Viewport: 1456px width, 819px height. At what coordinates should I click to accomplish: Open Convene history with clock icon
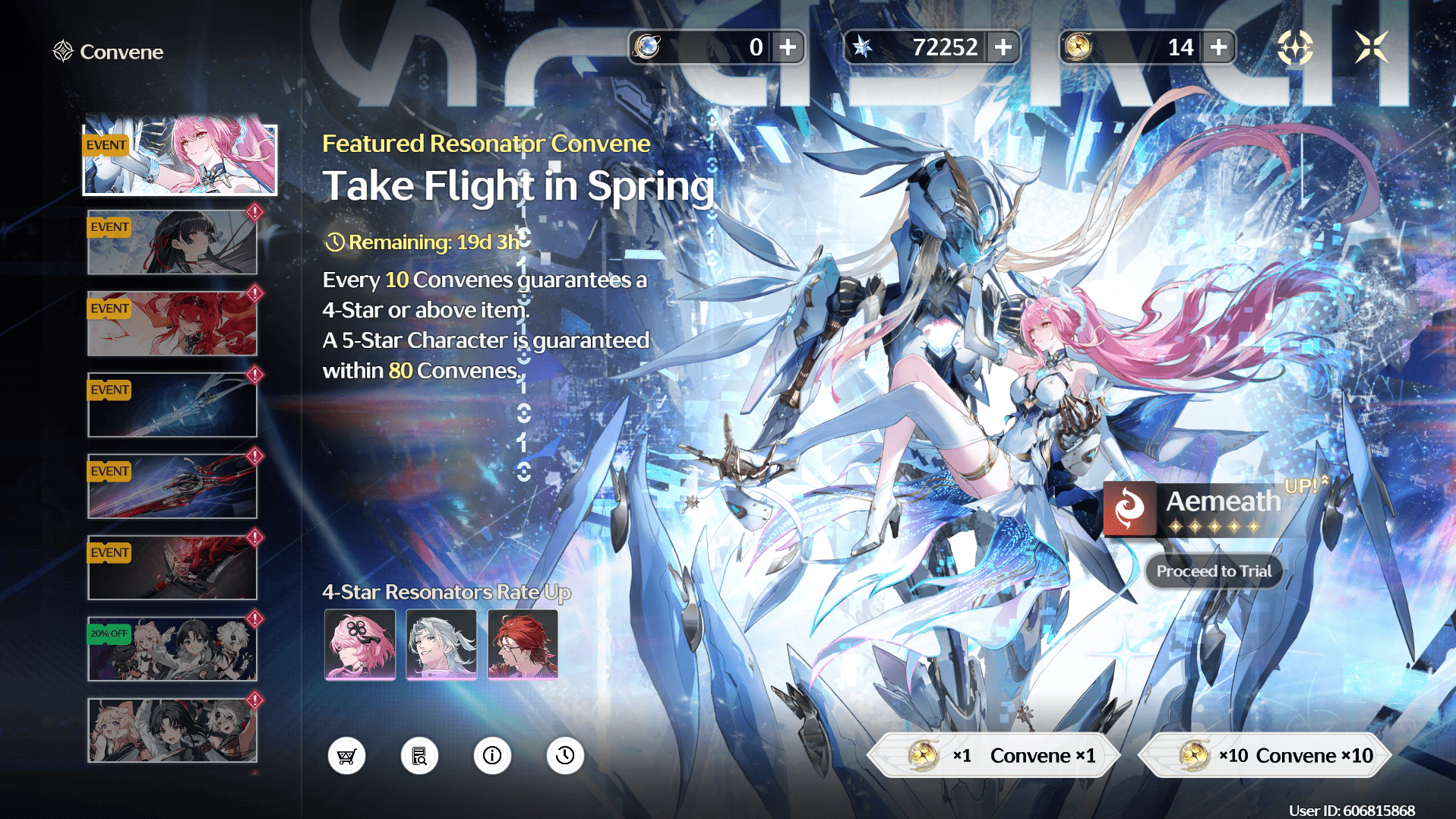coord(564,755)
